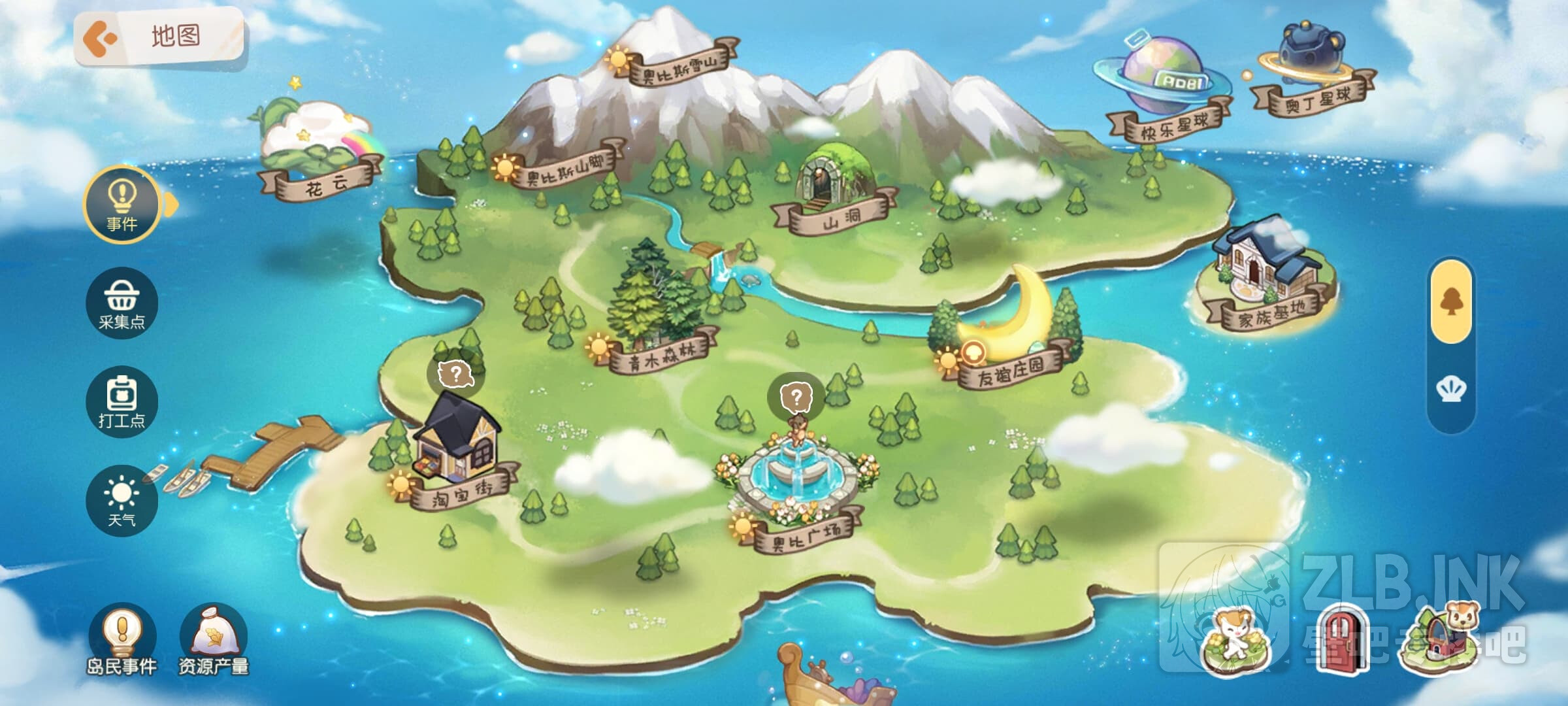Switch to the seashell map tab
This screenshot has height=706, width=1568.
1451,390
